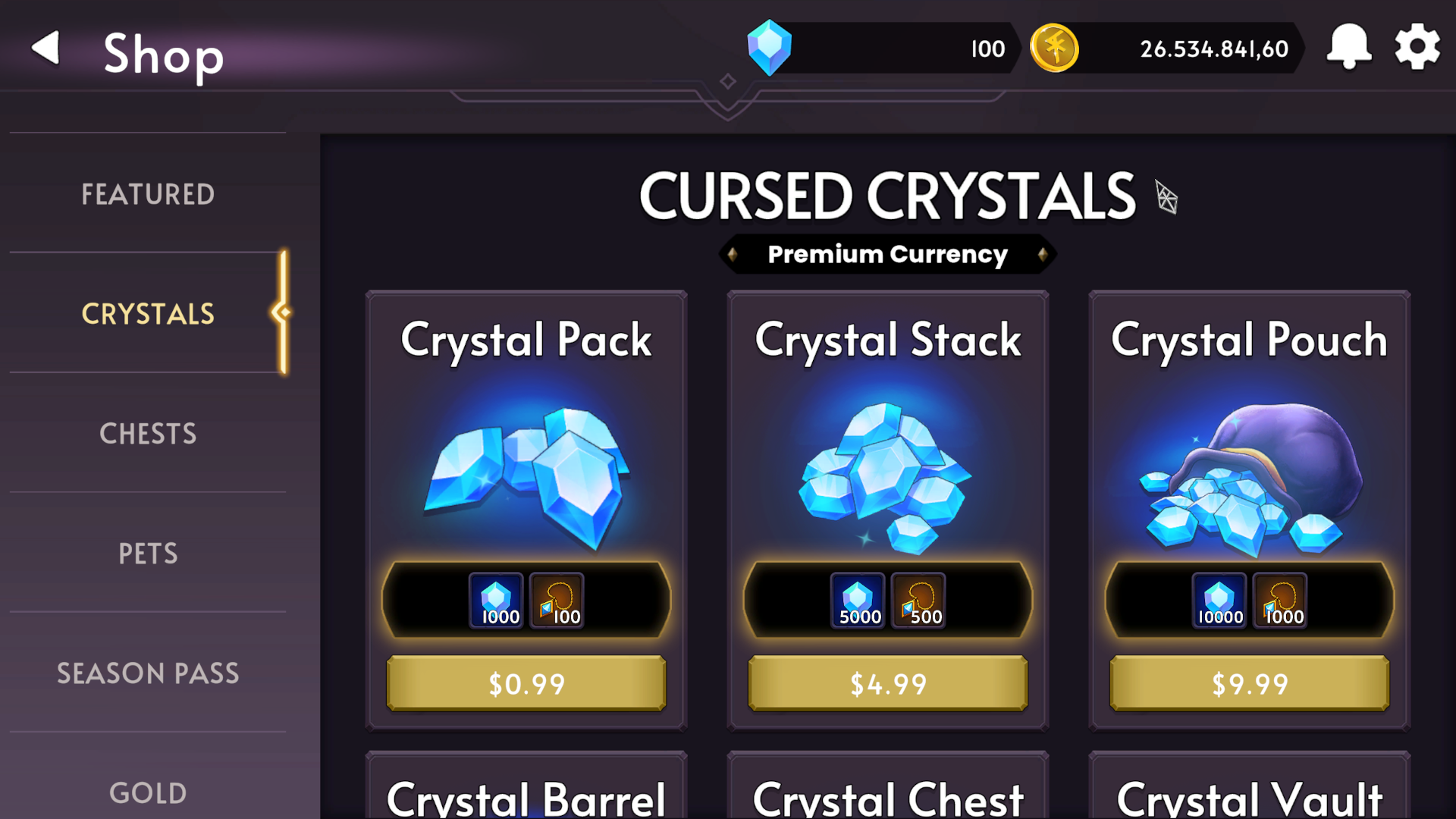Click the 1000 gold pouch icon in Crystal Pouch
1456x819 pixels.
click(x=1281, y=599)
